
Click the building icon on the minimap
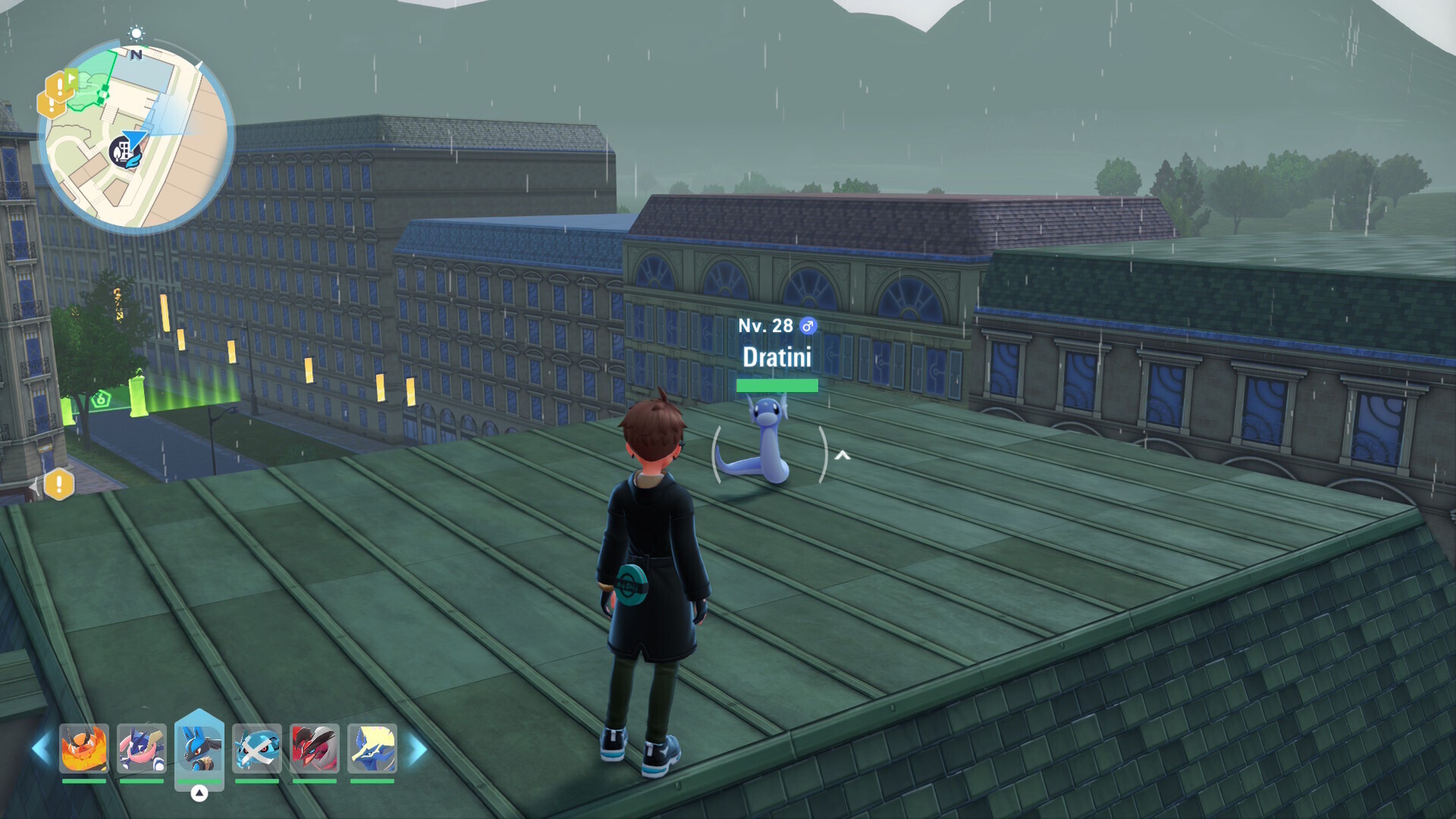124,152
